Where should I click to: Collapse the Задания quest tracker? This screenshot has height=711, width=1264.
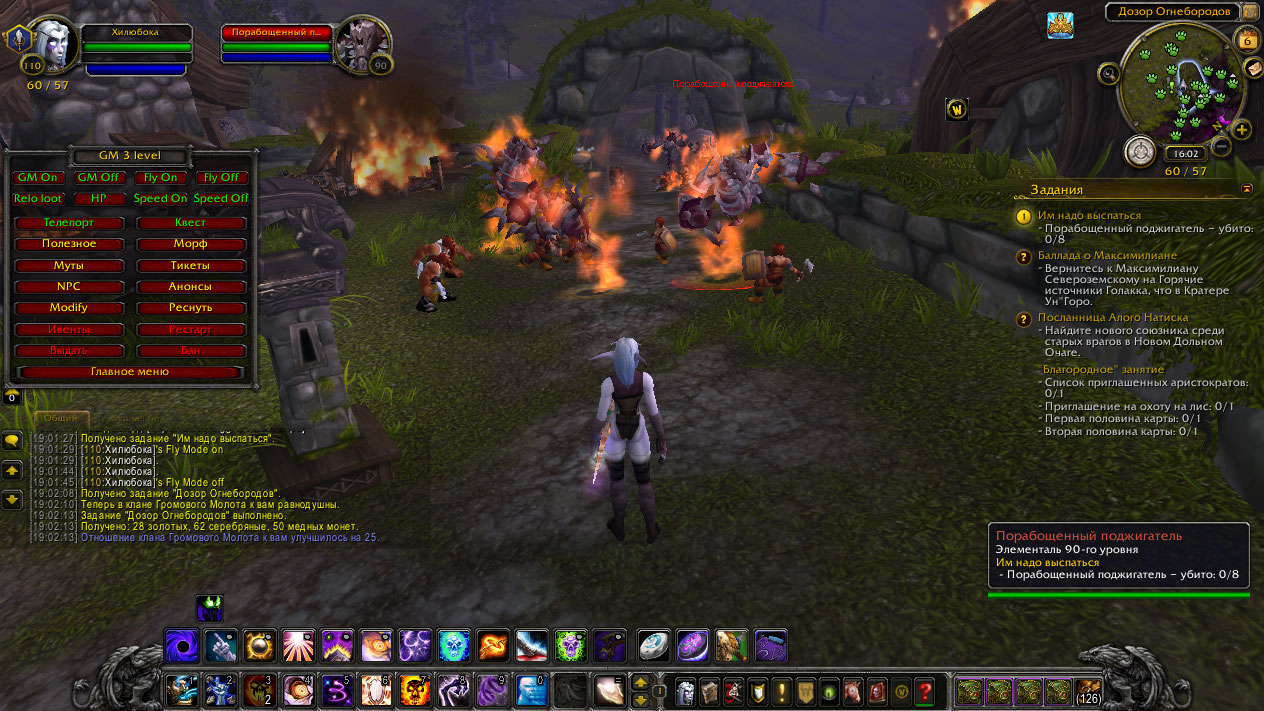1247,188
